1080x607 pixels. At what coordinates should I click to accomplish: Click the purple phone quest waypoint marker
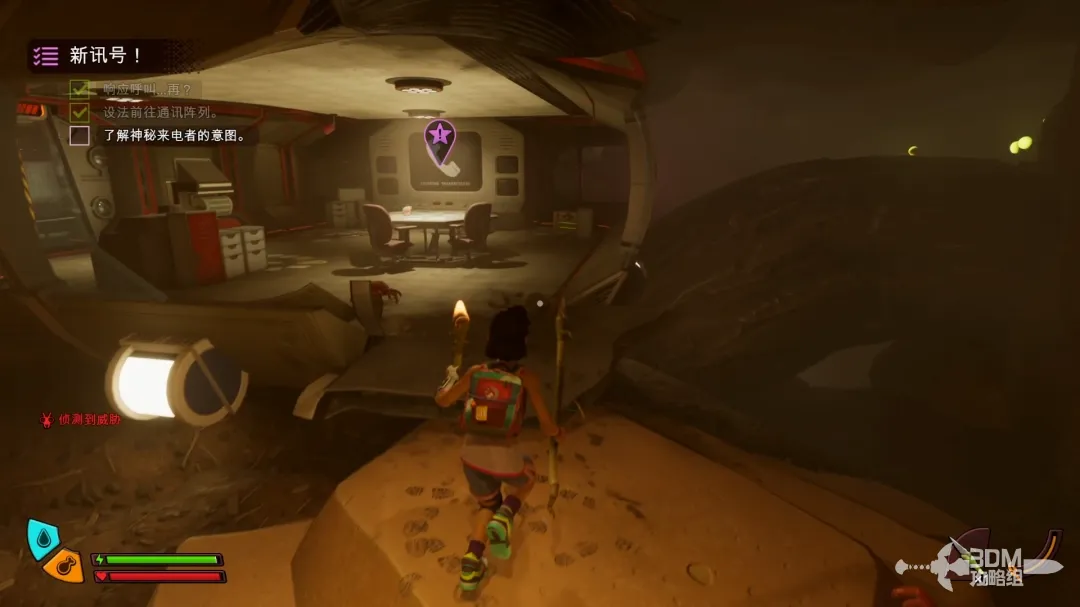pyautogui.click(x=440, y=142)
